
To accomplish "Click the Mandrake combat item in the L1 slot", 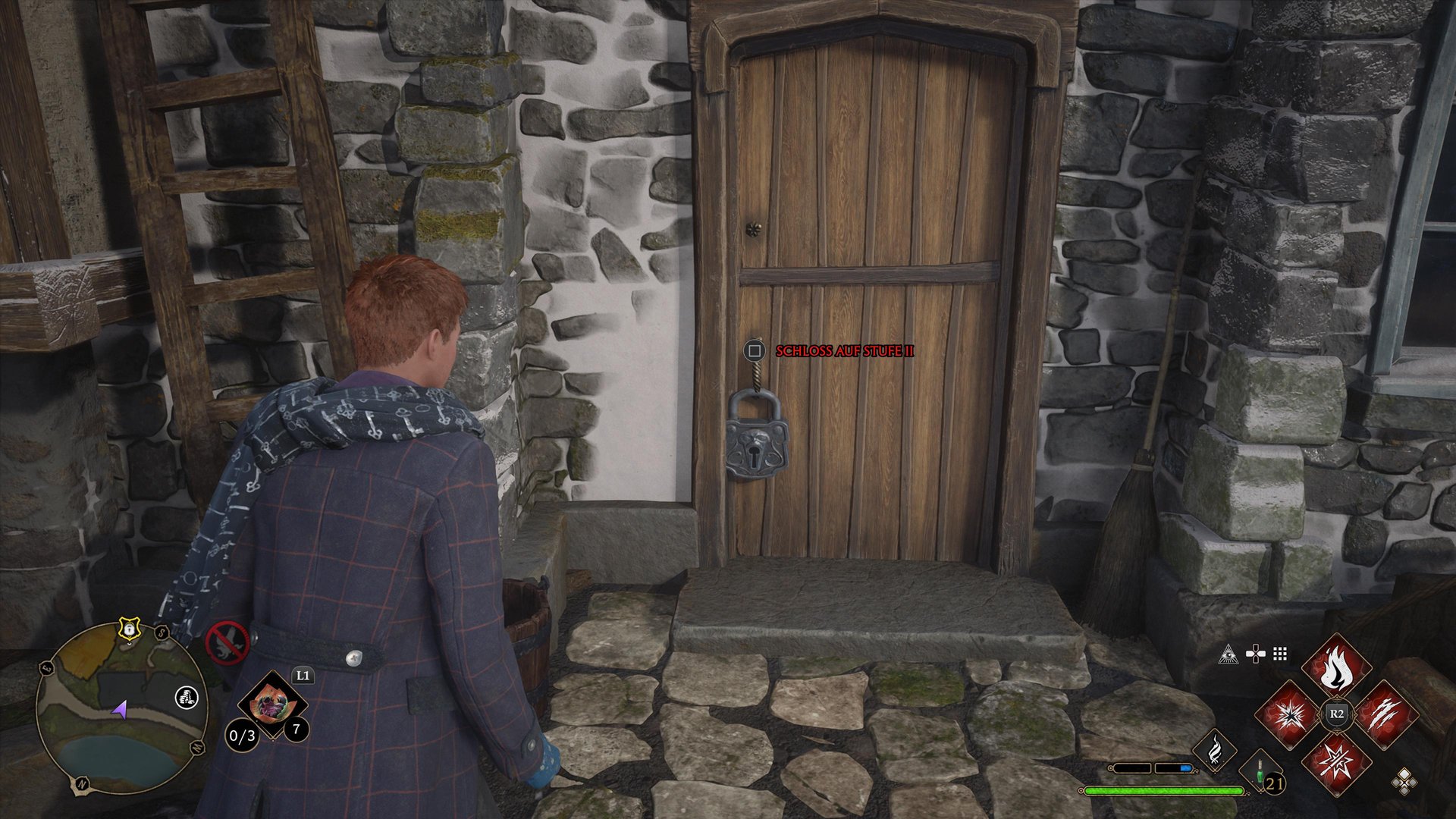I will pyautogui.click(x=273, y=704).
